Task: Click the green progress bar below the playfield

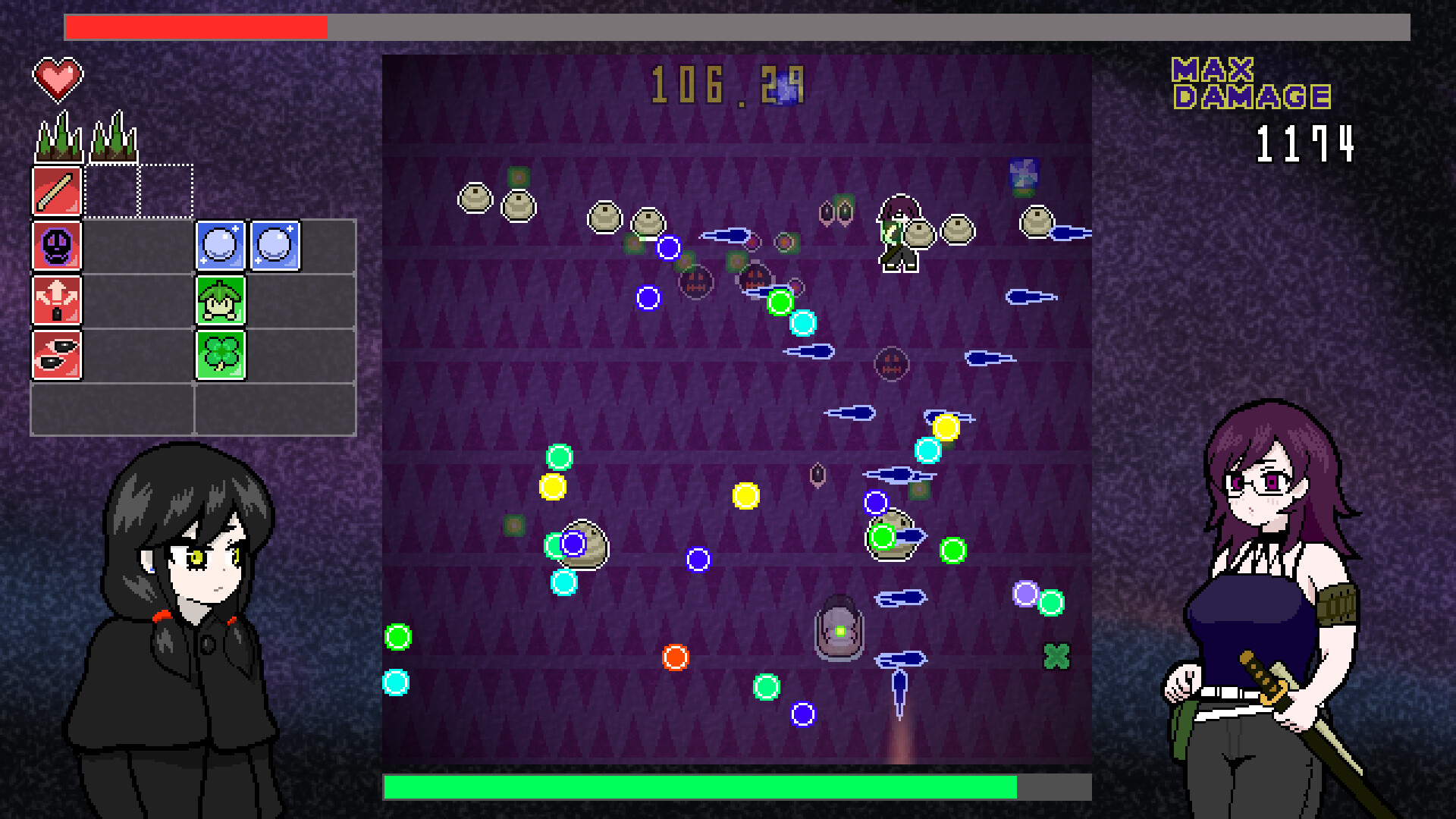Action: point(698,787)
